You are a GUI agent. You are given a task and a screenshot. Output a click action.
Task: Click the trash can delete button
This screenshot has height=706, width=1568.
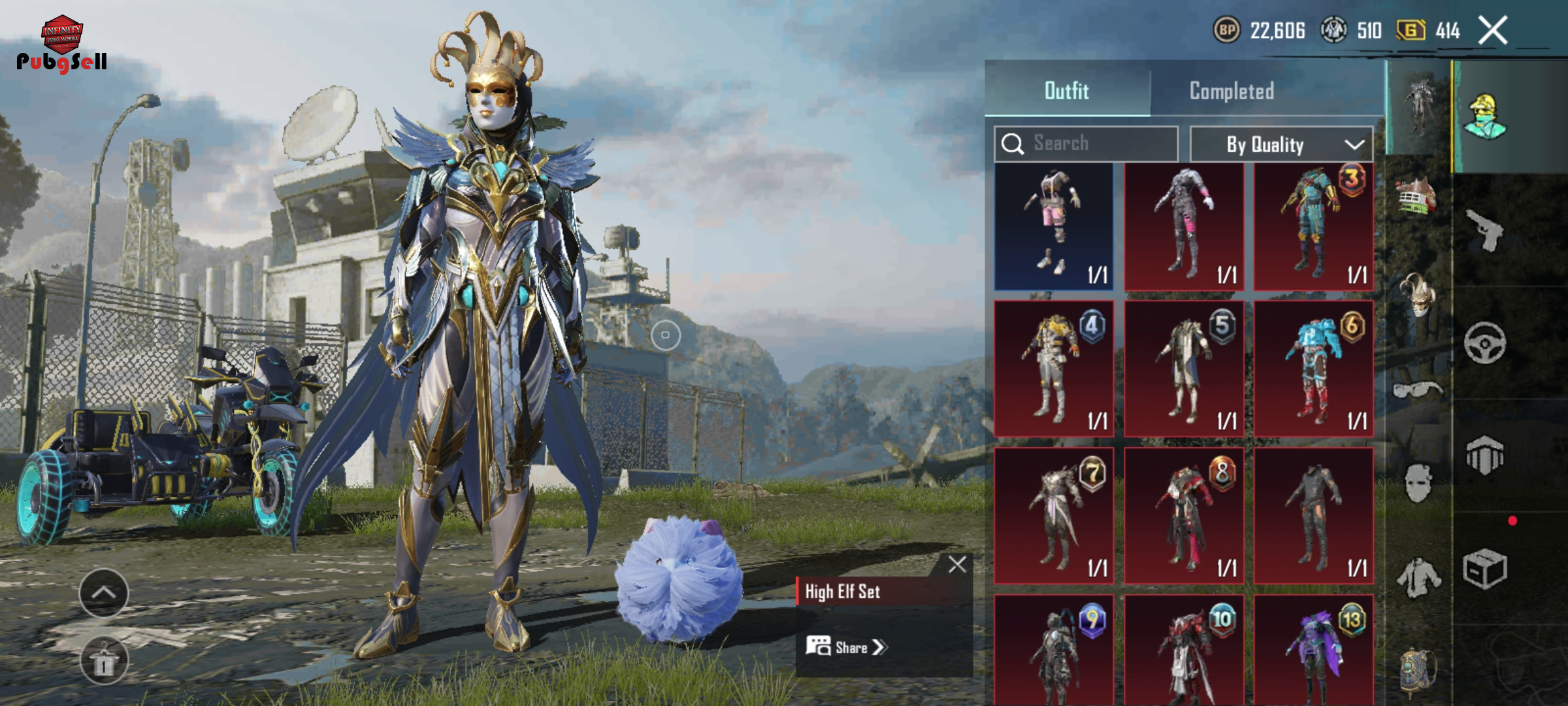[x=104, y=660]
